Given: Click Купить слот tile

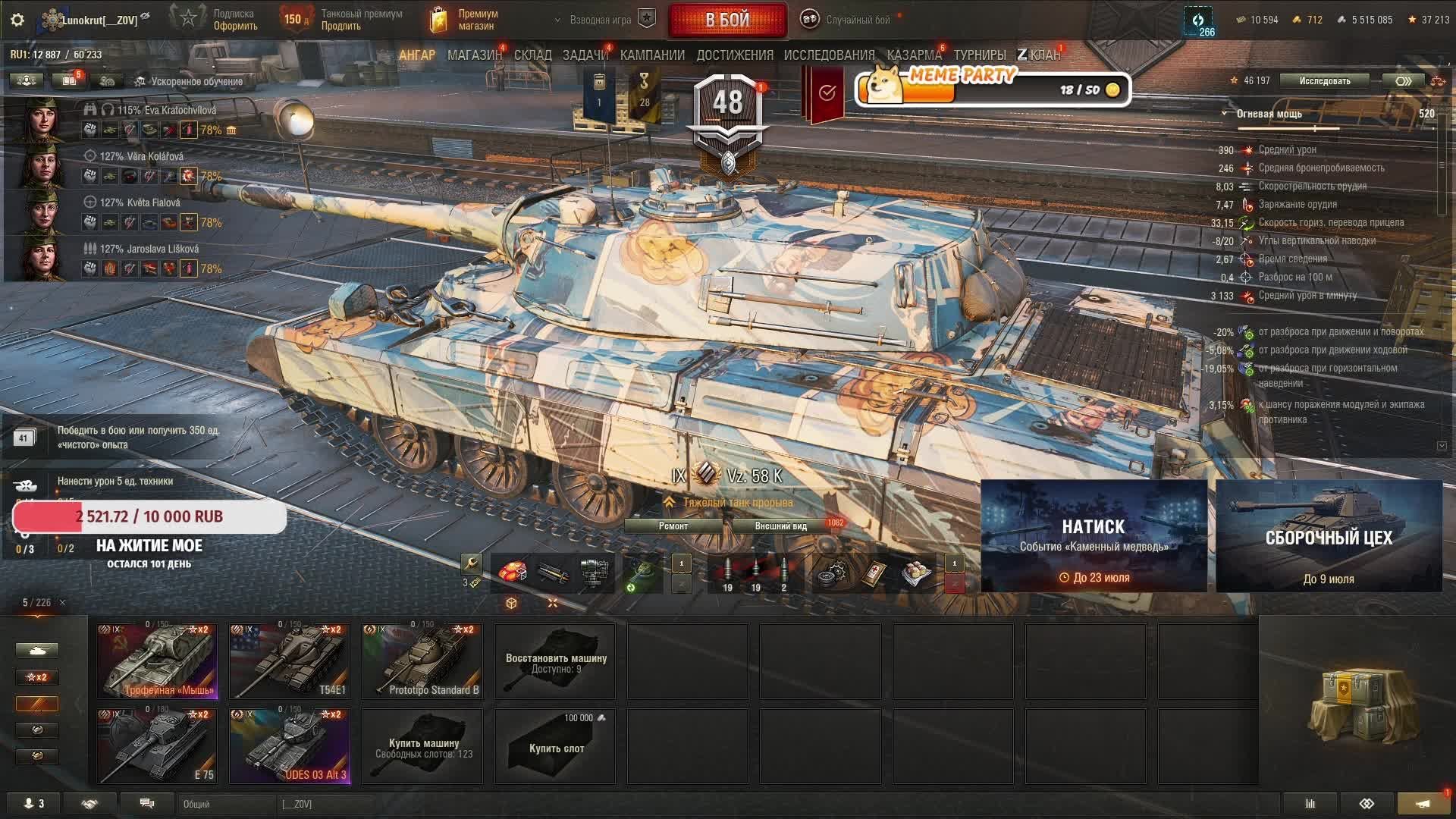Looking at the screenshot, I should click(x=555, y=746).
